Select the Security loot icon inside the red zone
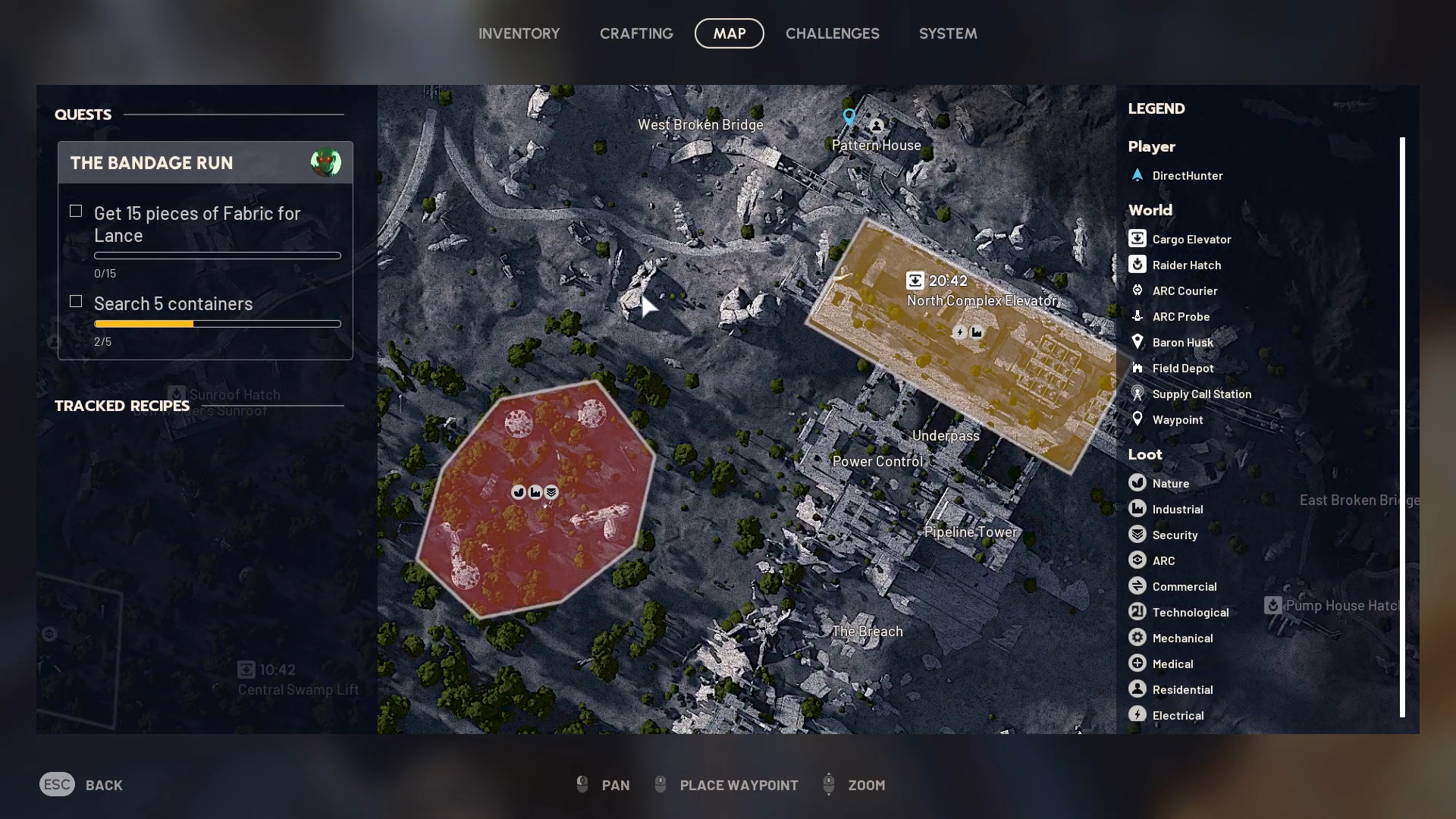This screenshot has width=1456, height=819. coord(551,491)
